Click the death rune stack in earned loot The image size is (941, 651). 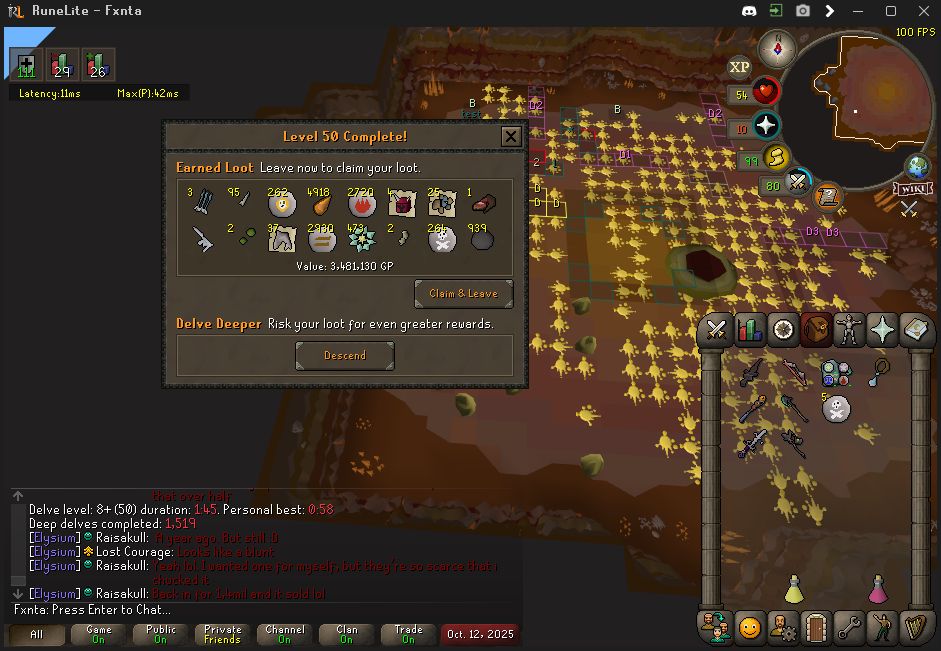point(442,240)
